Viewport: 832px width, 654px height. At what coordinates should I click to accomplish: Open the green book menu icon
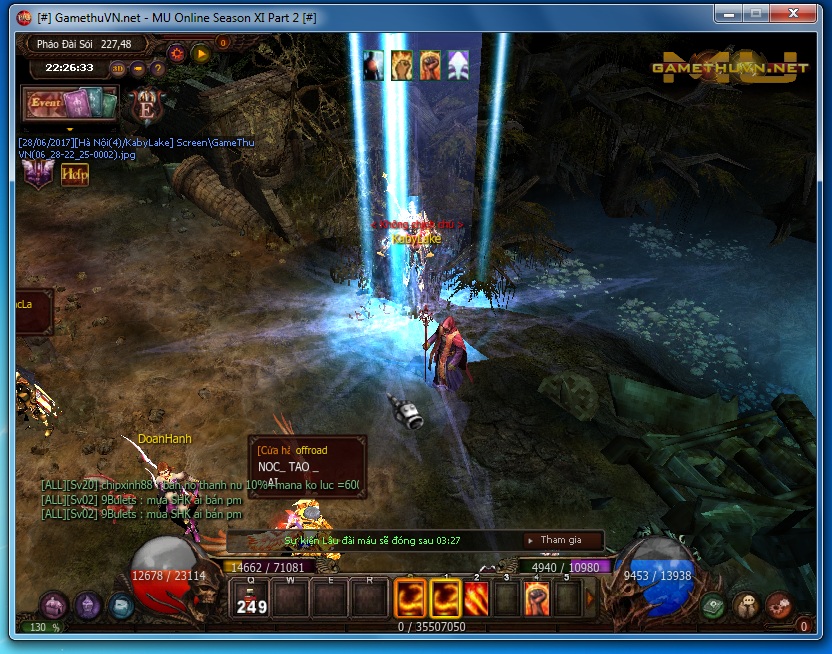pos(712,605)
